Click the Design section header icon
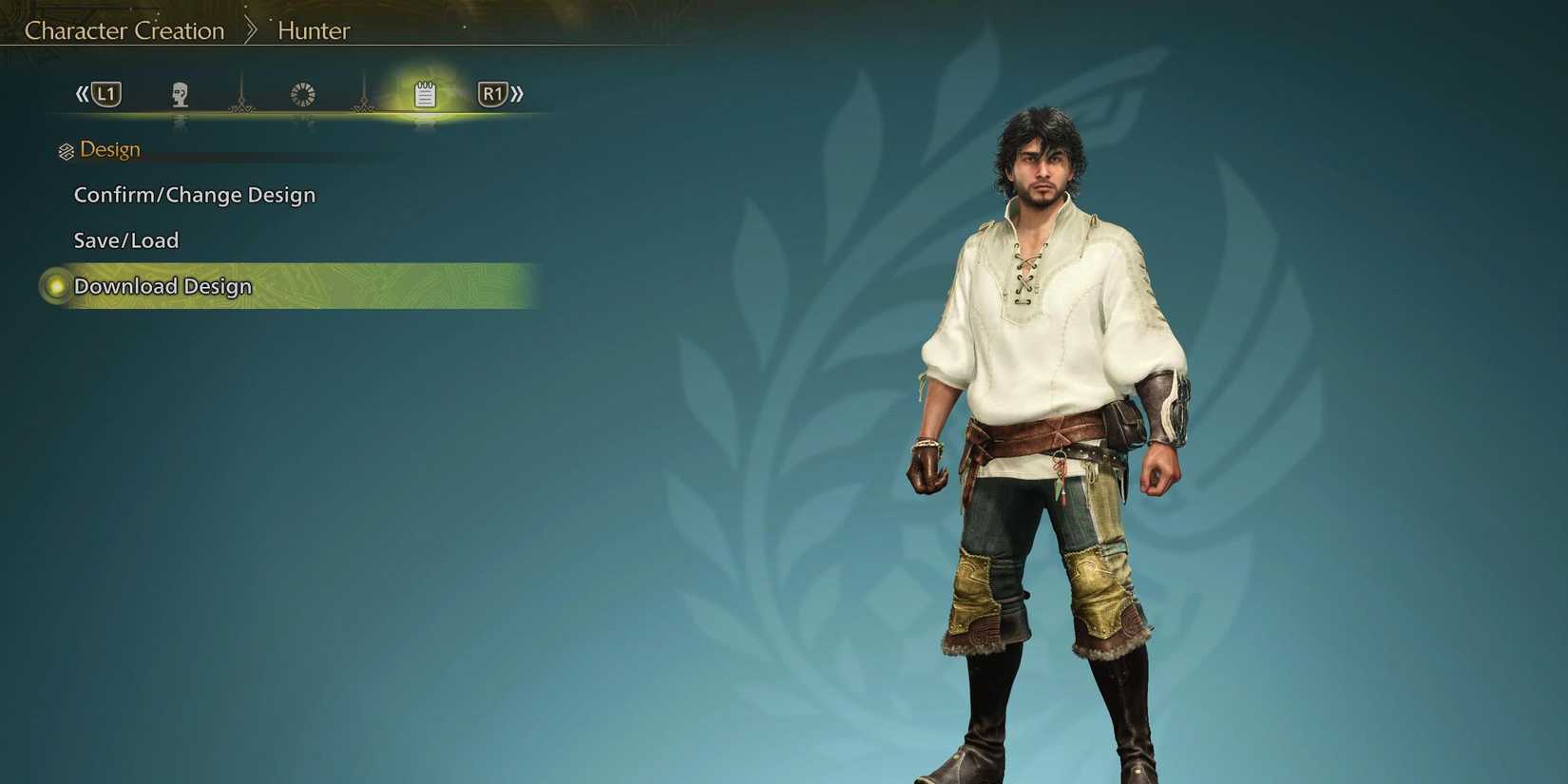Screen dimensions: 1568x784 (x=65, y=149)
